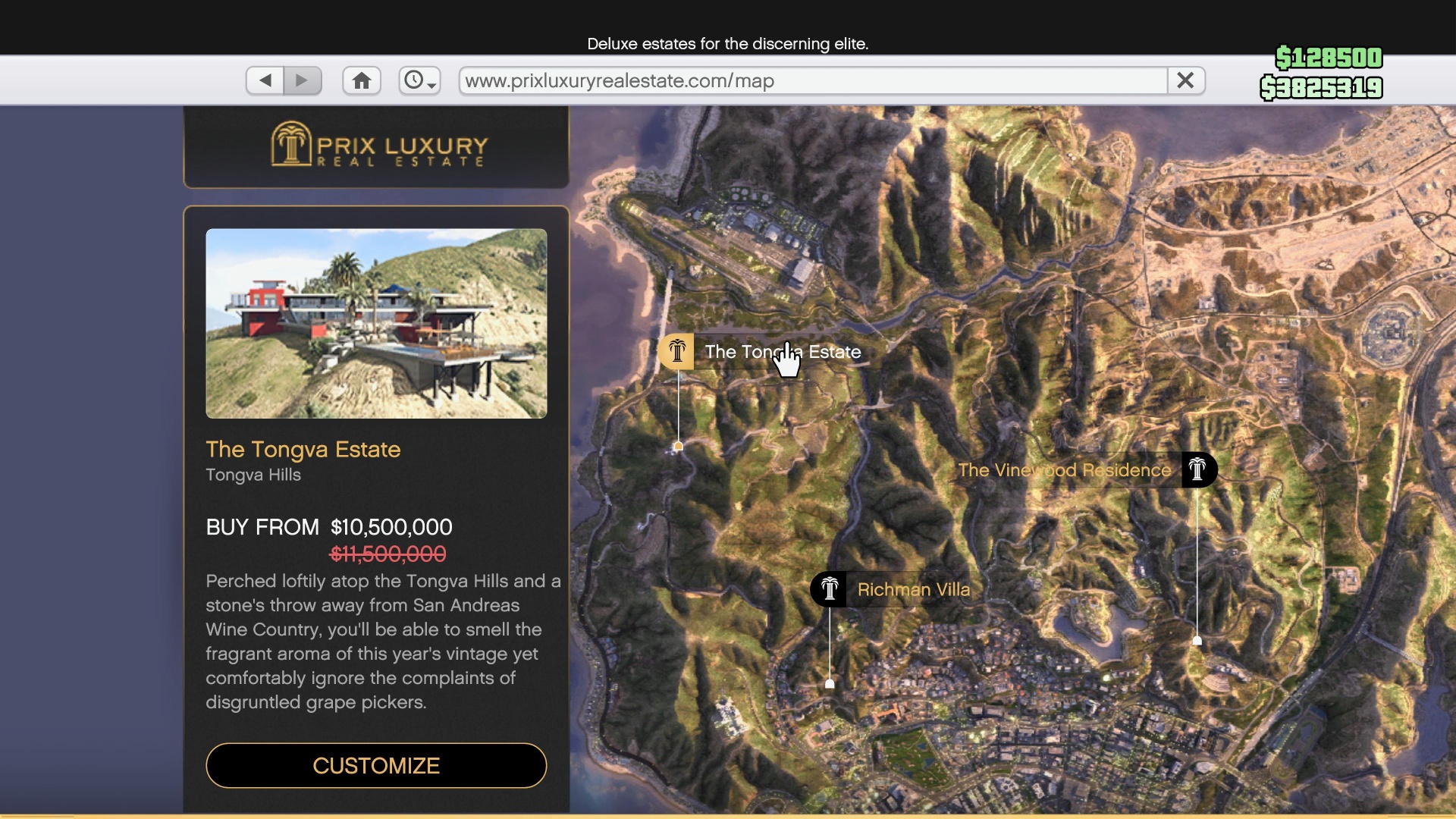Image resolution: width=1456 pixels, height=819 pixels.
Task: Open the history dropdown arrow
Action: [433, 85]
